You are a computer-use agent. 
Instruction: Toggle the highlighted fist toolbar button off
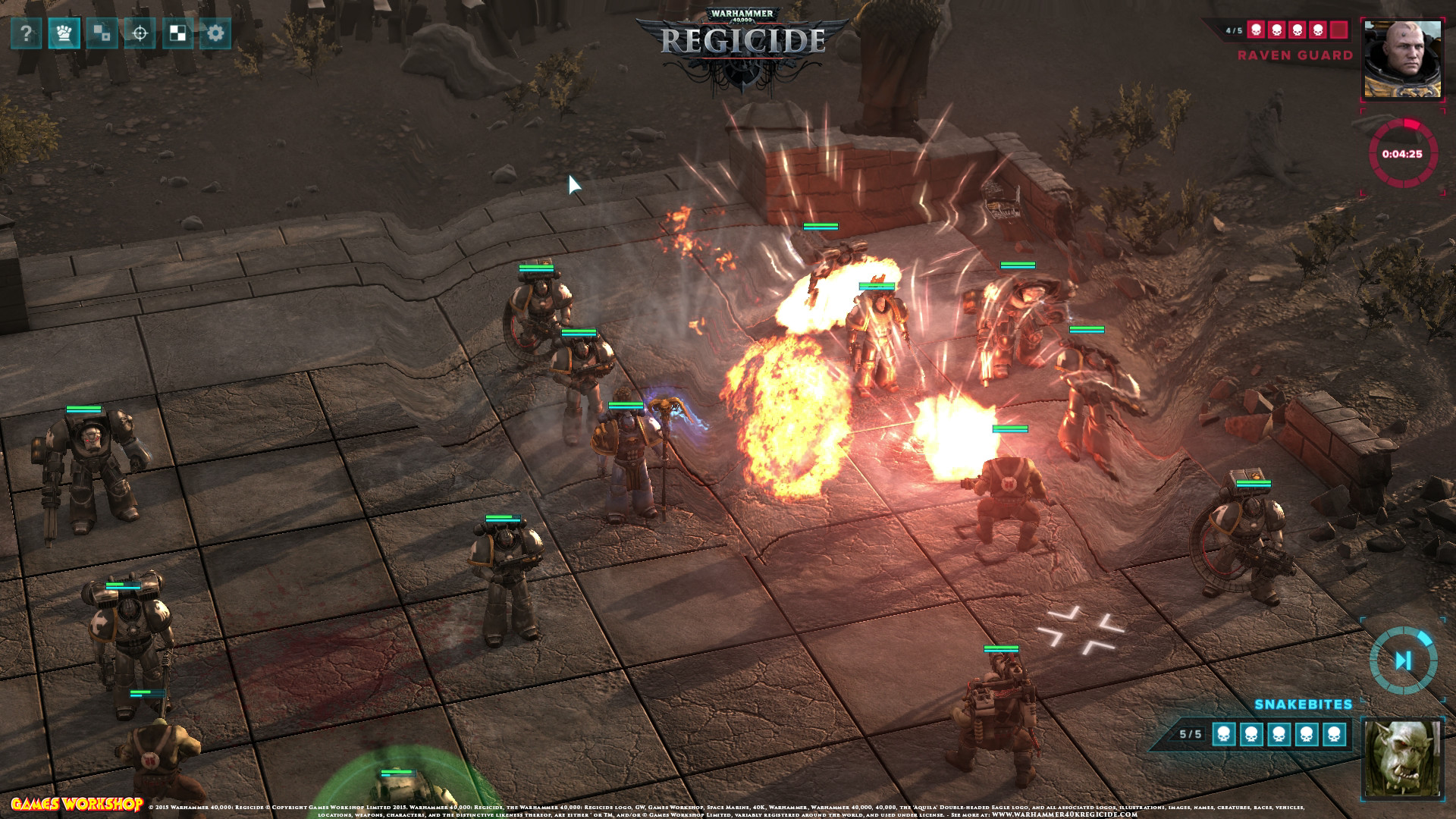point(65,33)
